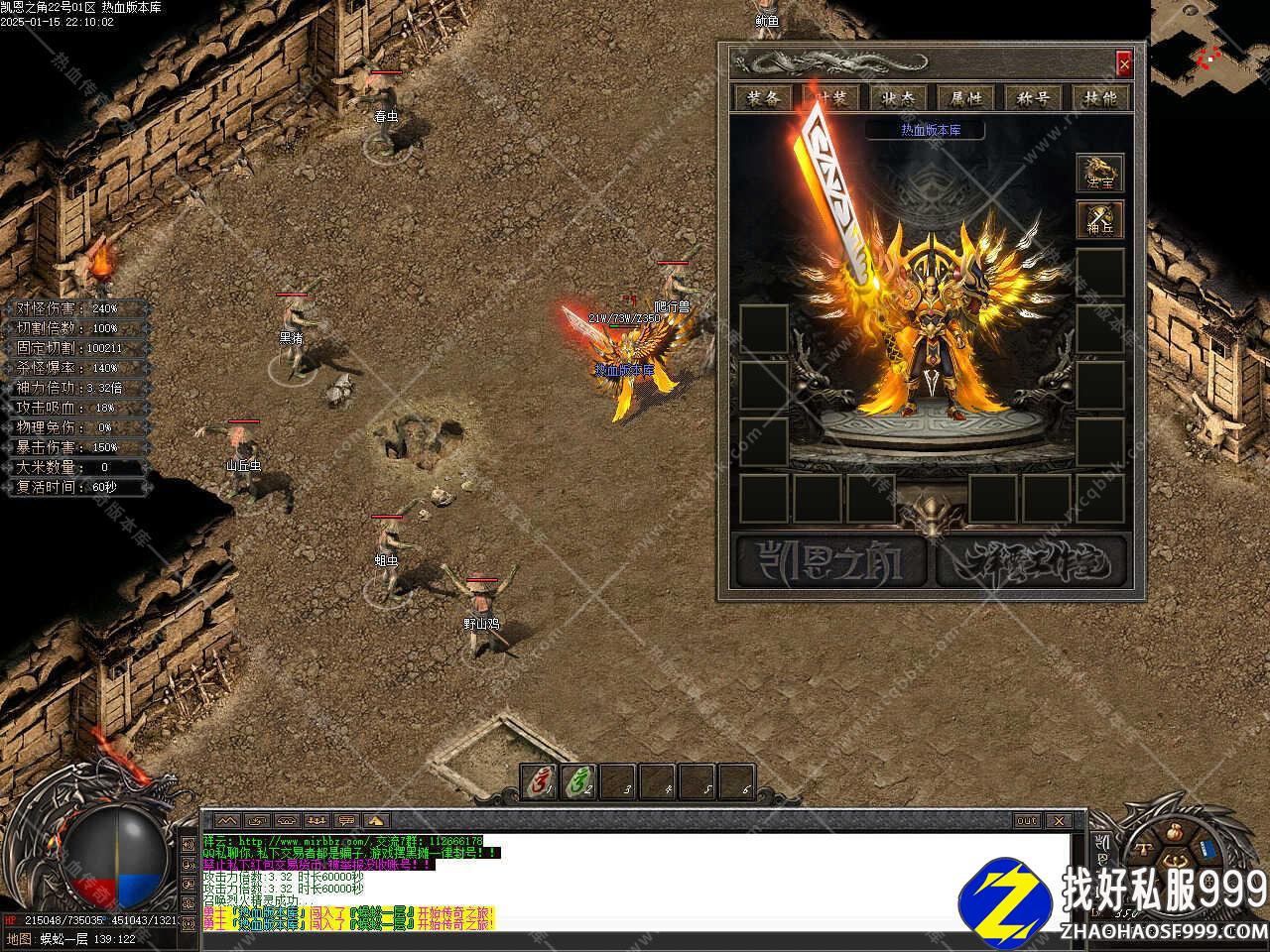This screenshot has height=952, width=1270.
Task: Select the 法宝 dragon treasure slot
Action: click(1100, 173)
